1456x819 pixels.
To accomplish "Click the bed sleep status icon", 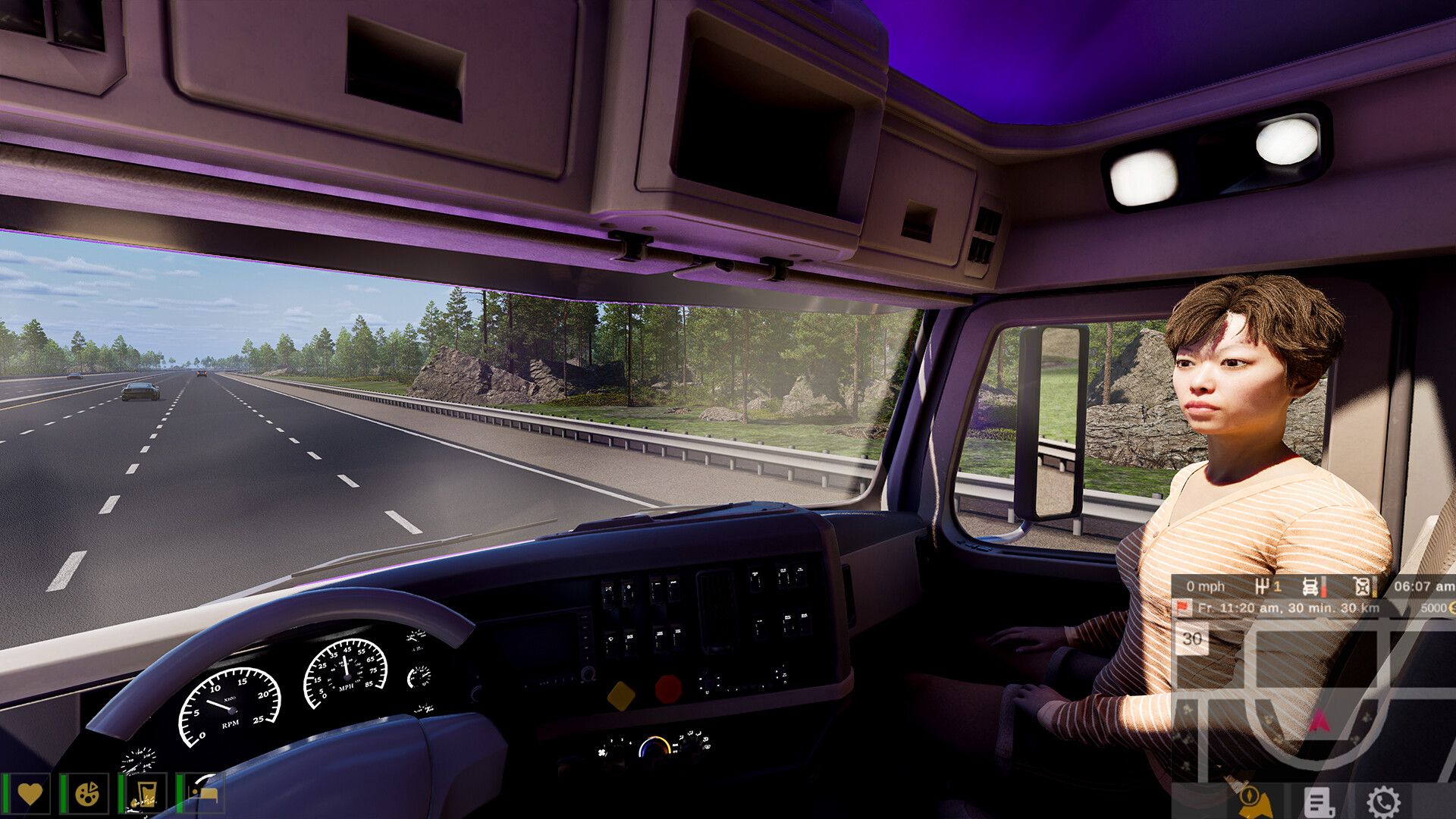I will coord(203,794).
